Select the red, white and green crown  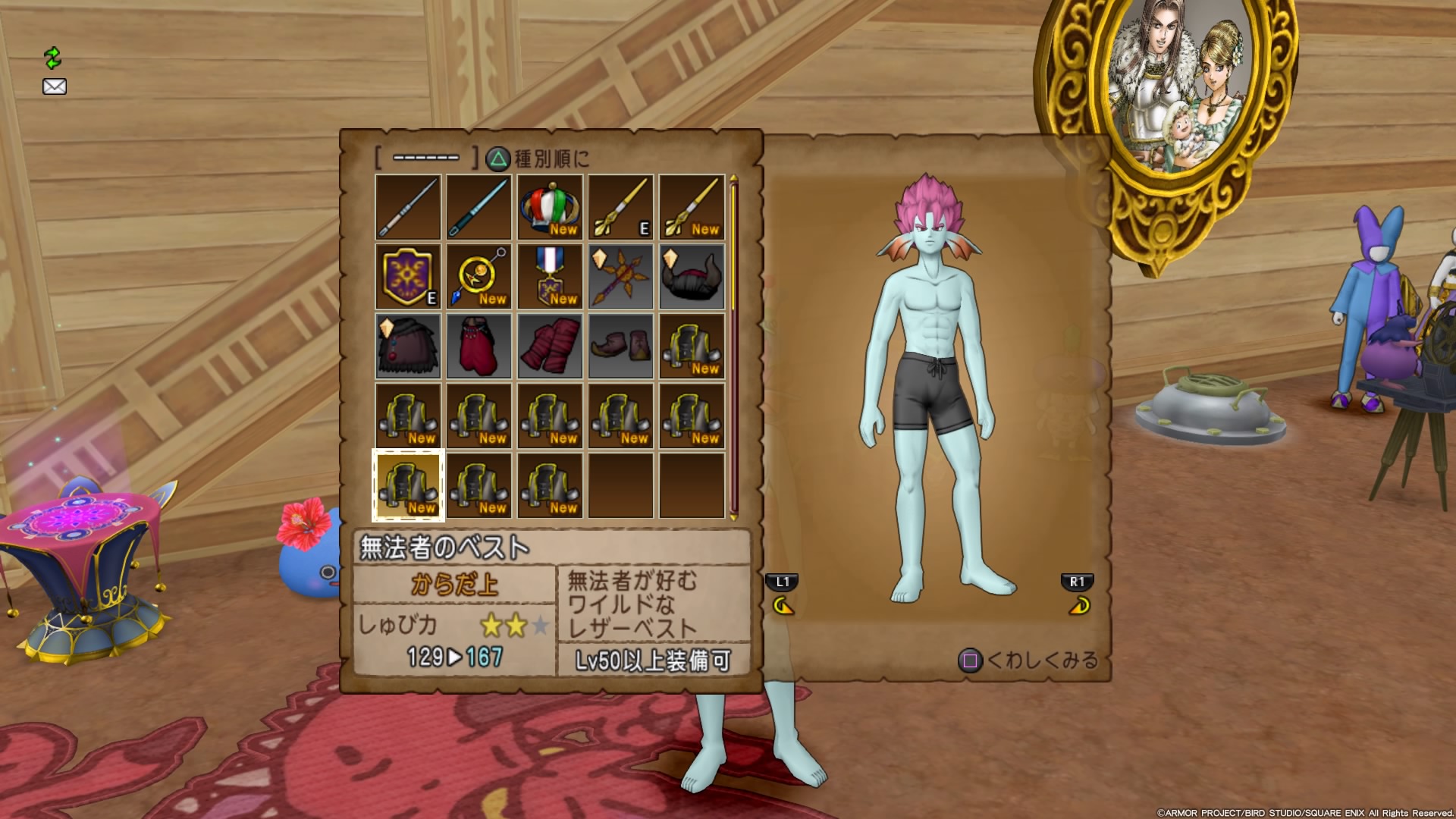[x=550, y=207]
